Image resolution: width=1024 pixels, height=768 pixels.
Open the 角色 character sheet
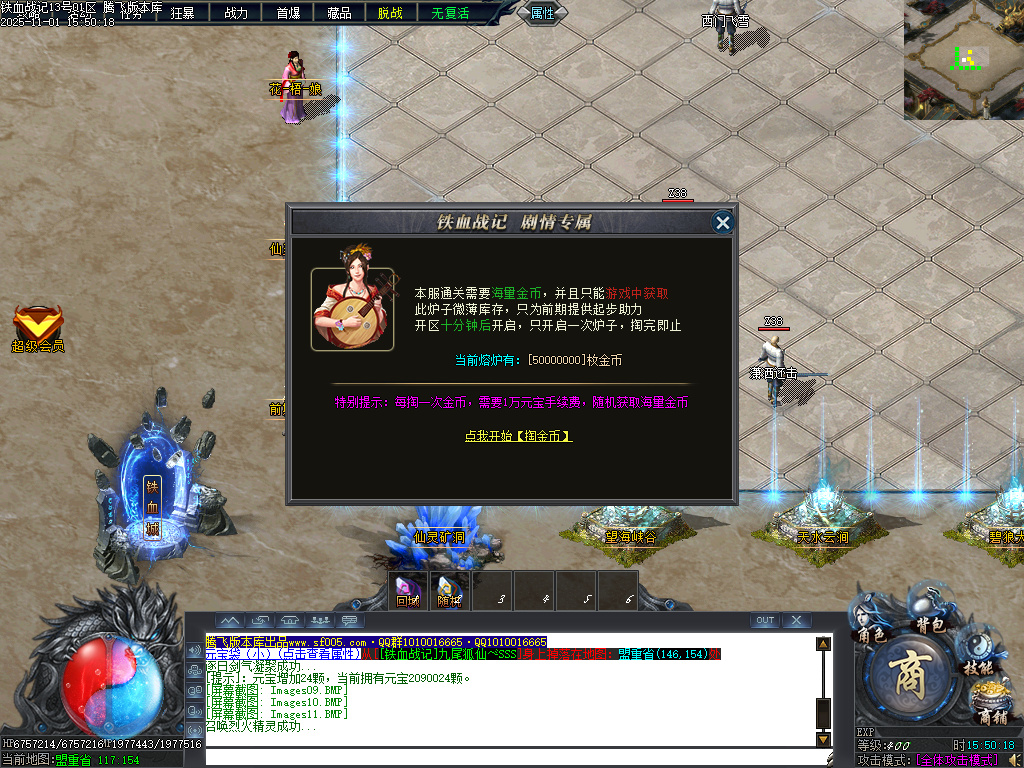[x=872, y=622]
